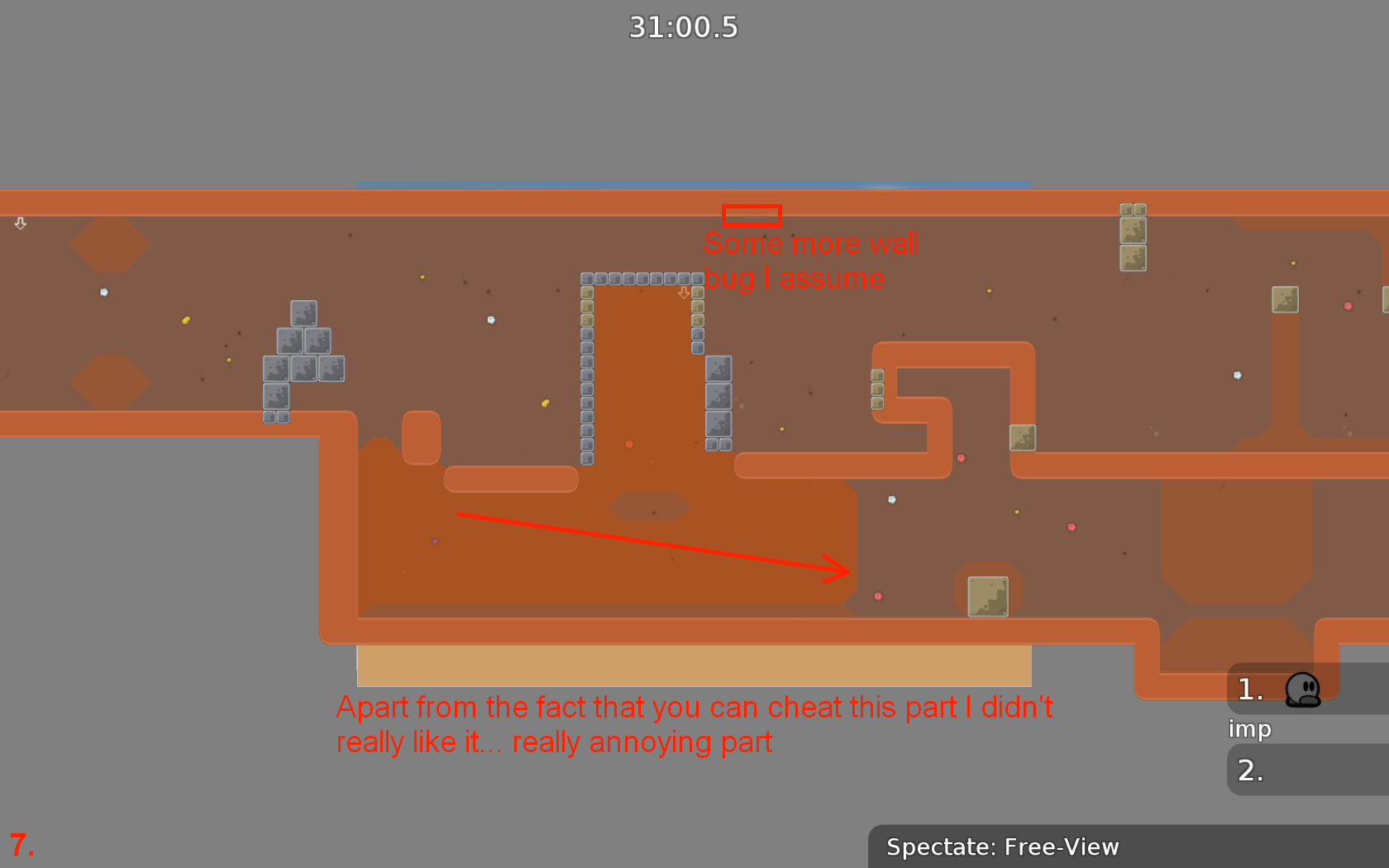1389x868 pixels.
Task: Select the tan block in the right wall alcove
Action: [1023, 439]
